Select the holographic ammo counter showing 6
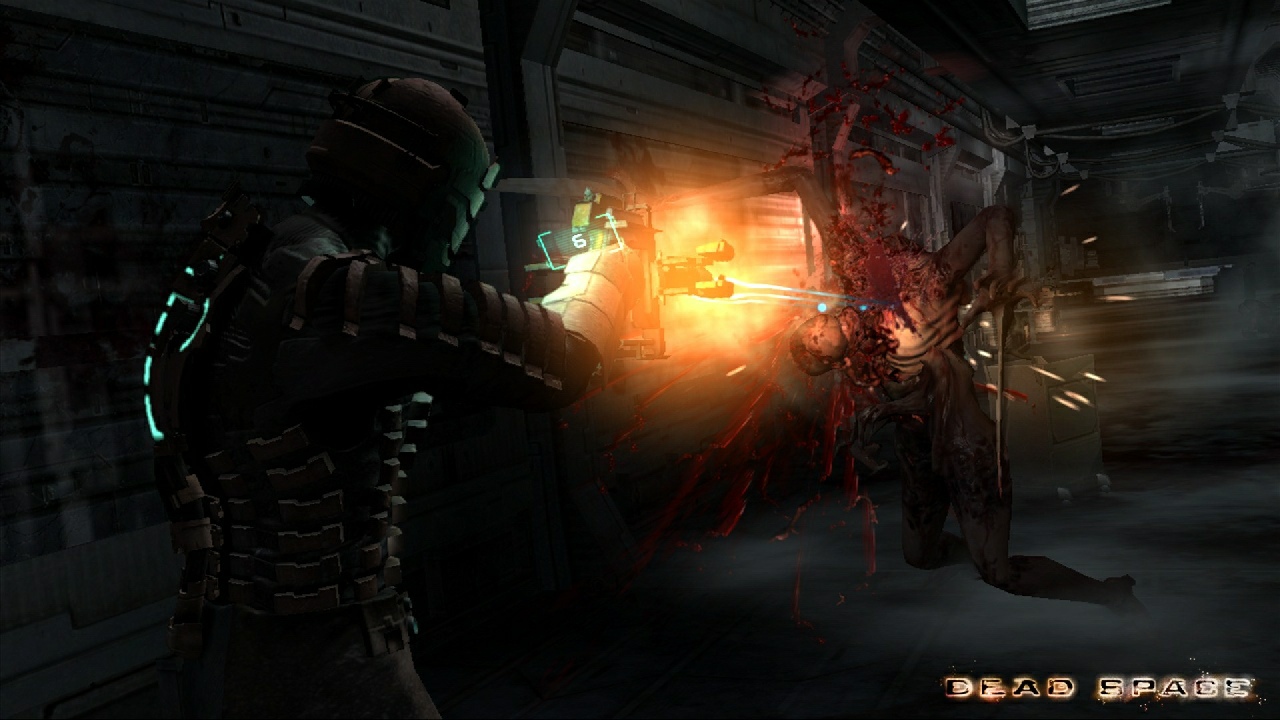The image size is (1280, 720). (578, 240)
